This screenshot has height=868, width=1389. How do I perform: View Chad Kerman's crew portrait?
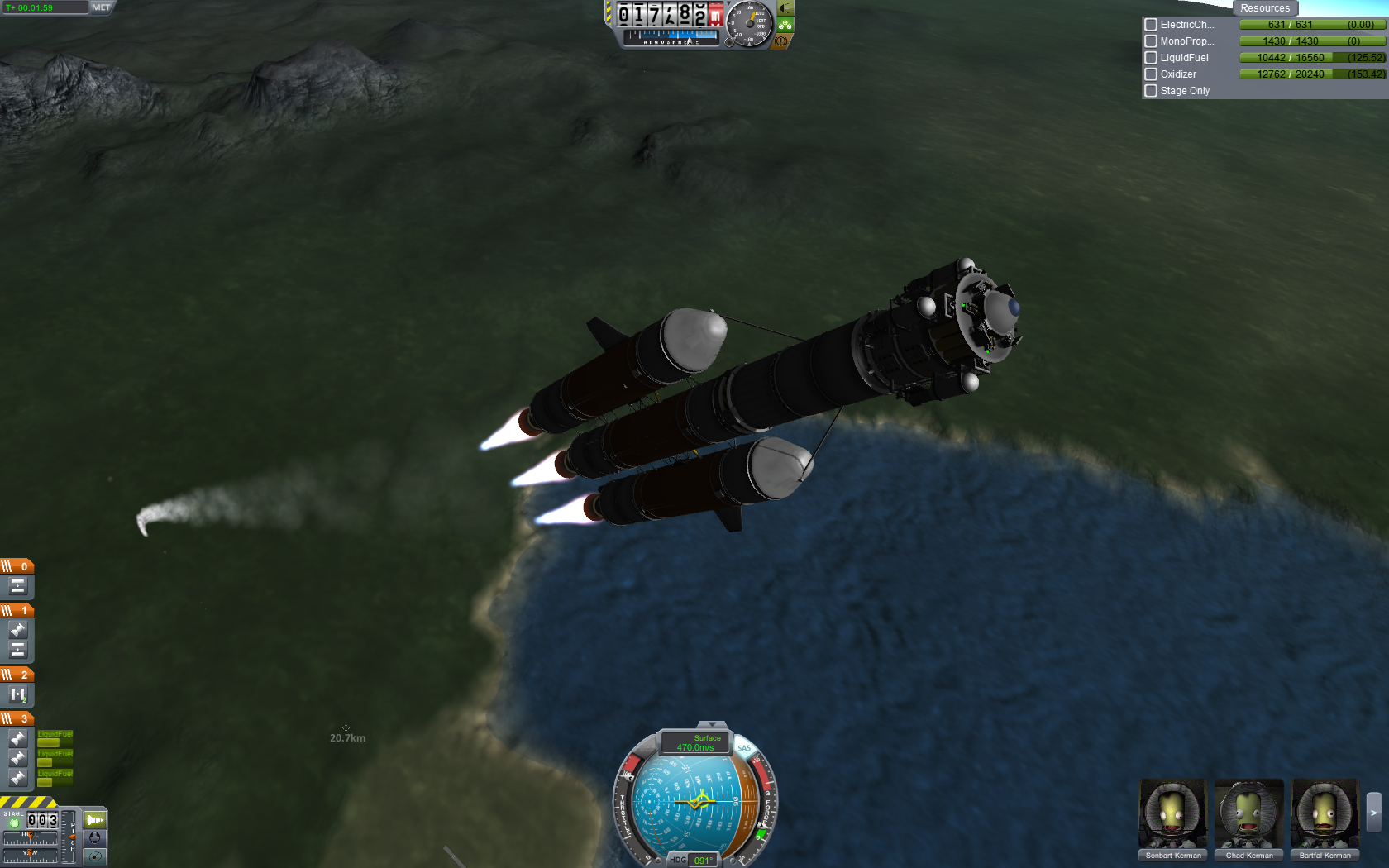(1248, 814)
